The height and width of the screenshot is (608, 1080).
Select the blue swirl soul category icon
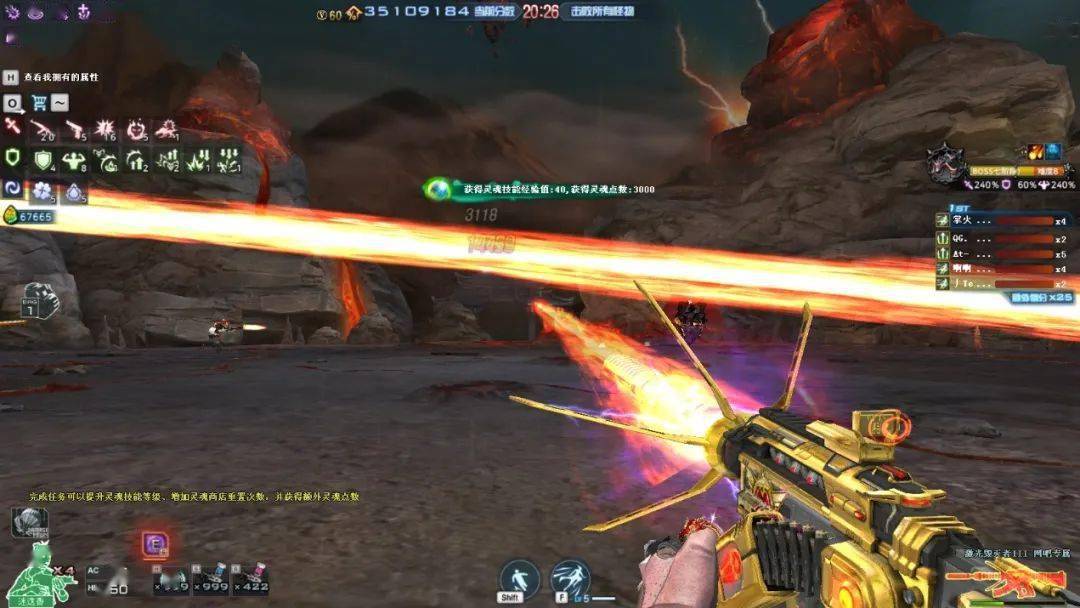[x=13, y=189]
